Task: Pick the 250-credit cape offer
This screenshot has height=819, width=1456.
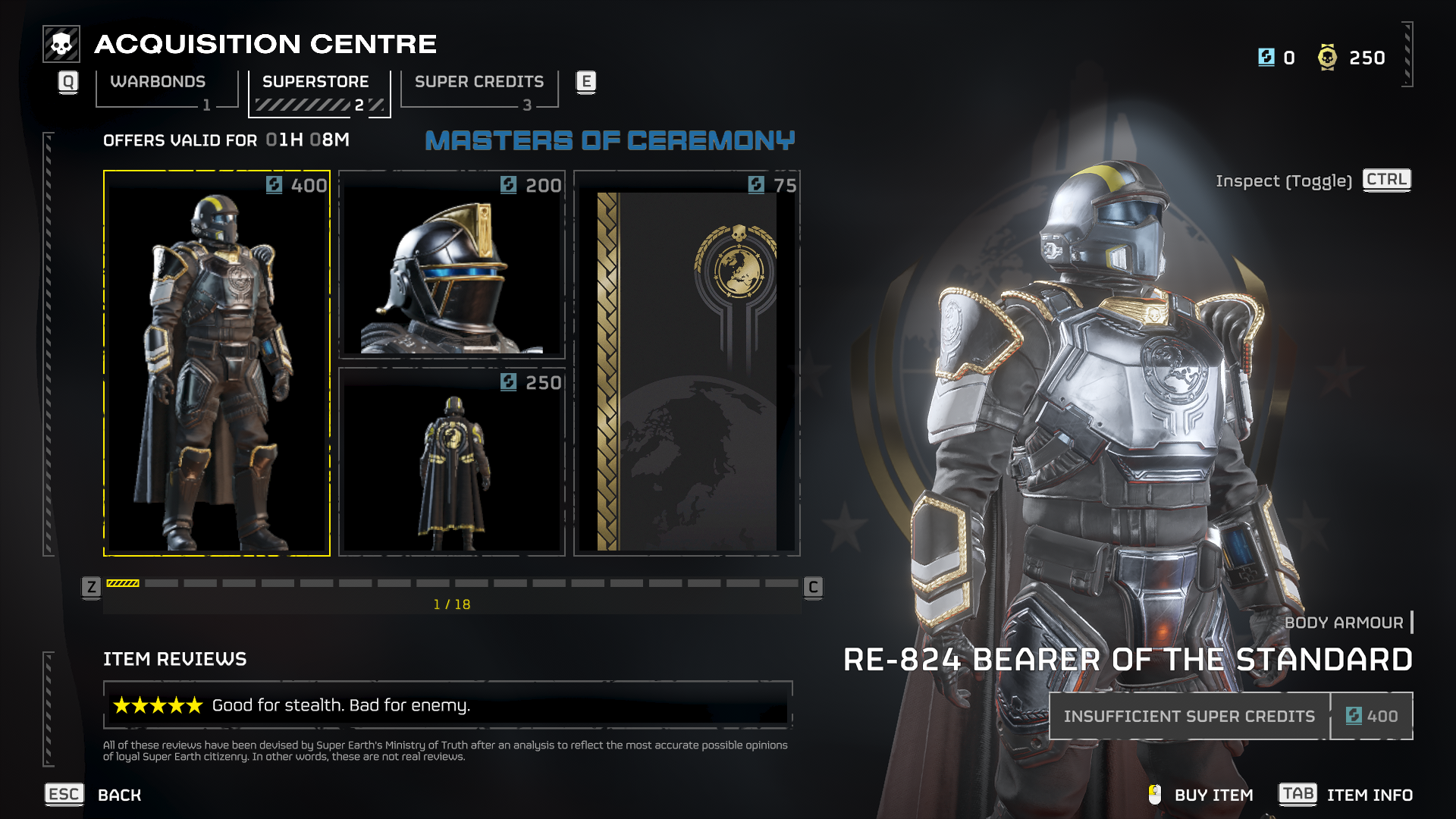Action: pyautogui.click(x=452, y=463)
